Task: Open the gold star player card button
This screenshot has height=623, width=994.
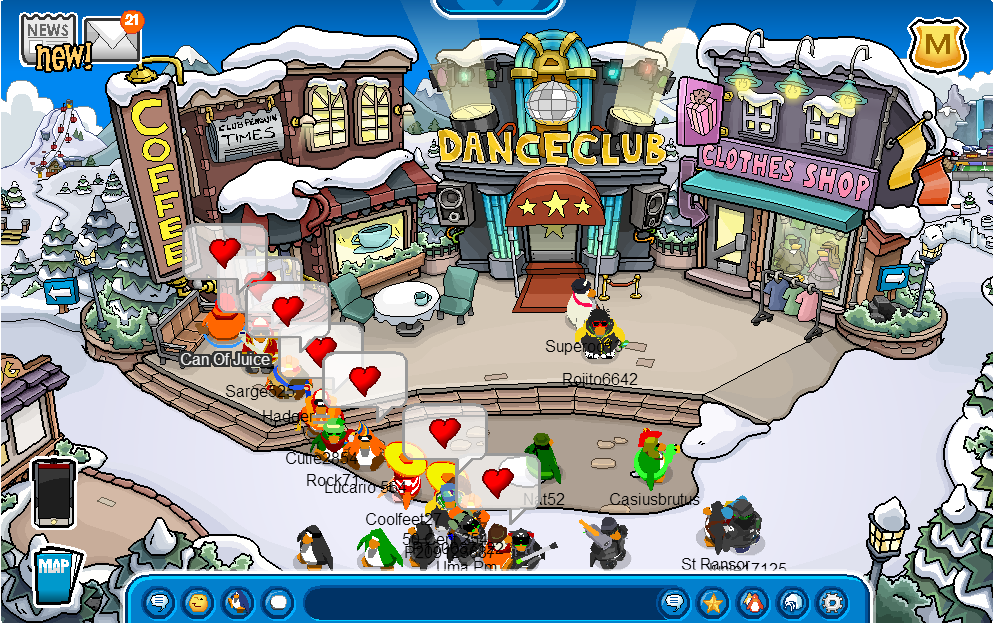Action: coord(713,602)
